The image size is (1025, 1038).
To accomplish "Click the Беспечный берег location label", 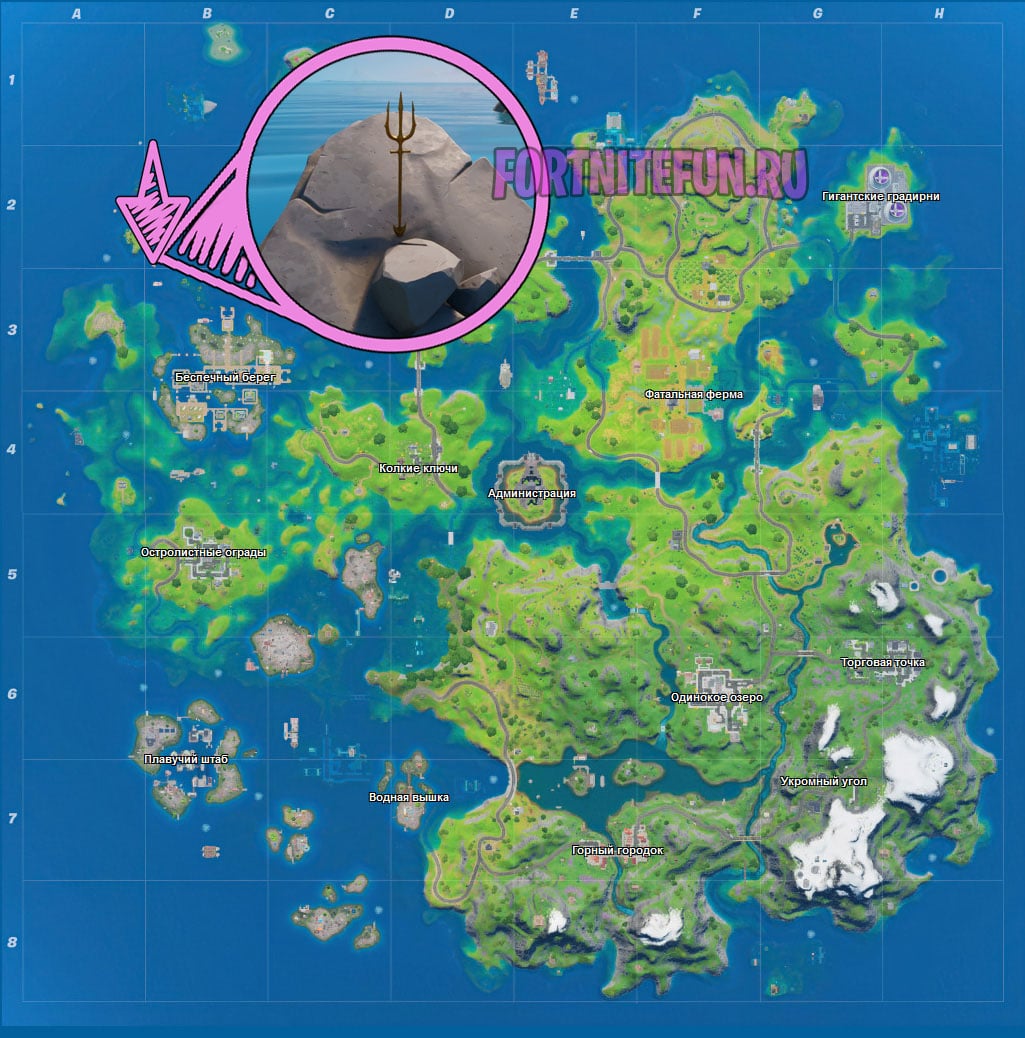I will 218,377.
